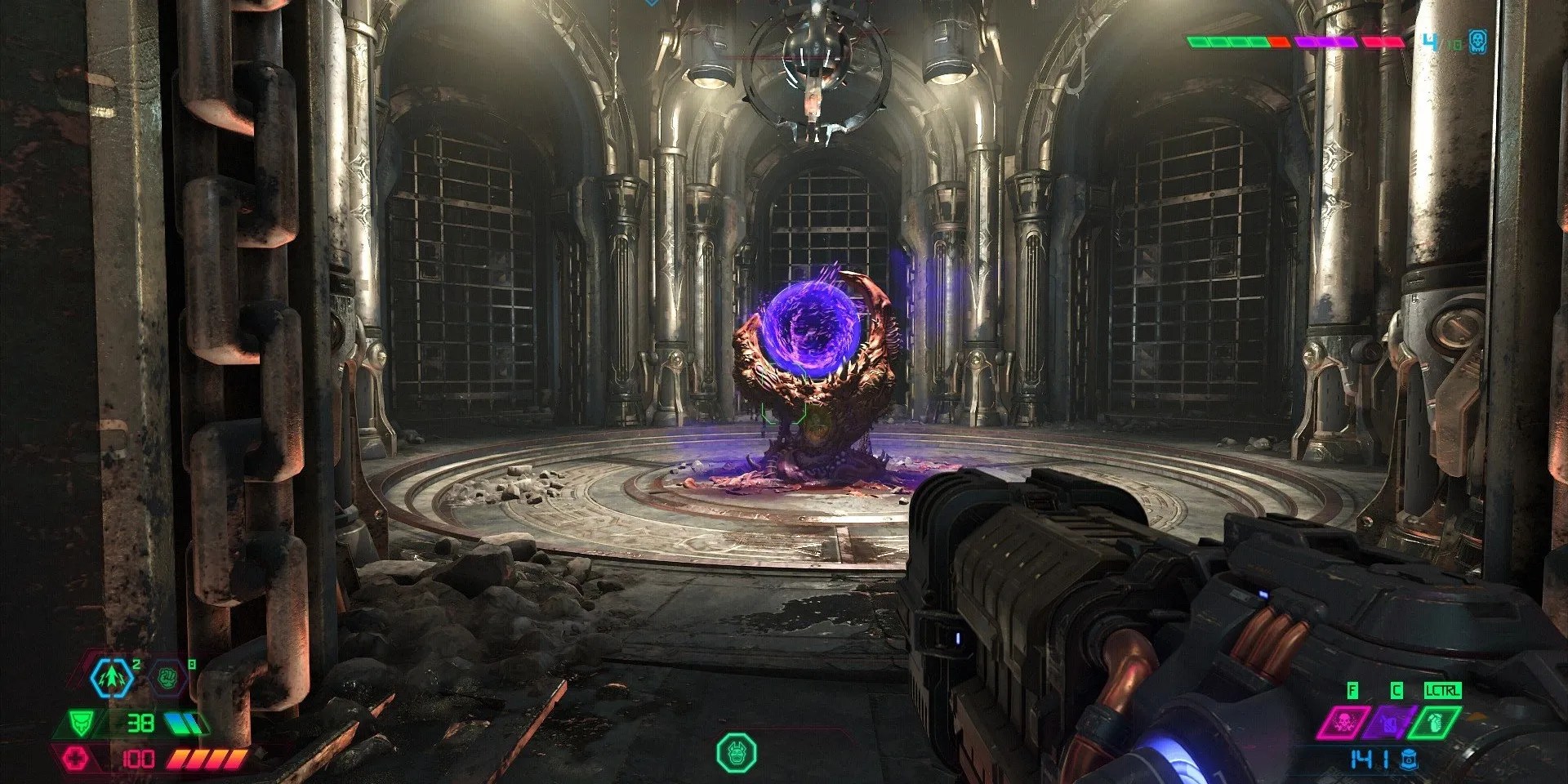Select the dash arrow ability icon
Screen dimensions: 1568x784
click(112, 675)
